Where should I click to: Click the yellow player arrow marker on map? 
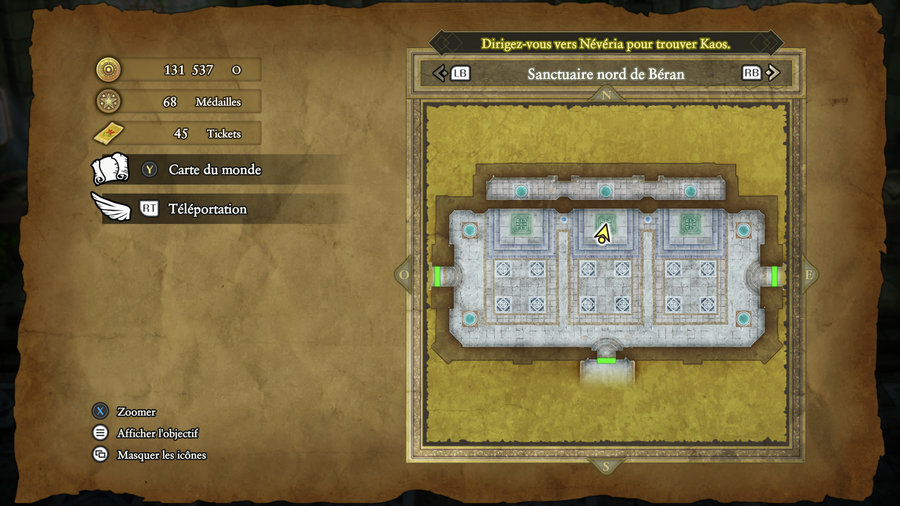602,234
